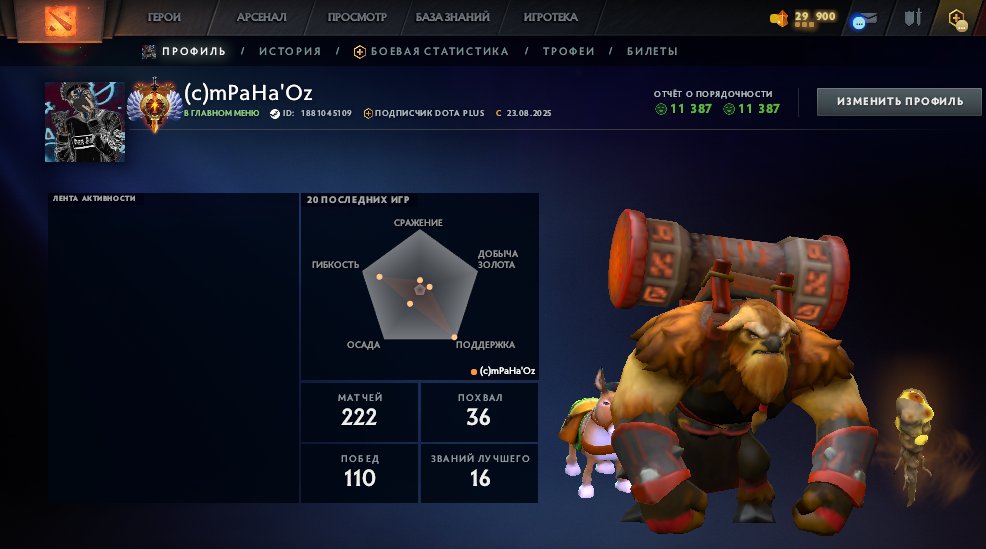Go to the Просмотр section
The image size is (986, 549).
pyautogui.click(x=357, y=17)
